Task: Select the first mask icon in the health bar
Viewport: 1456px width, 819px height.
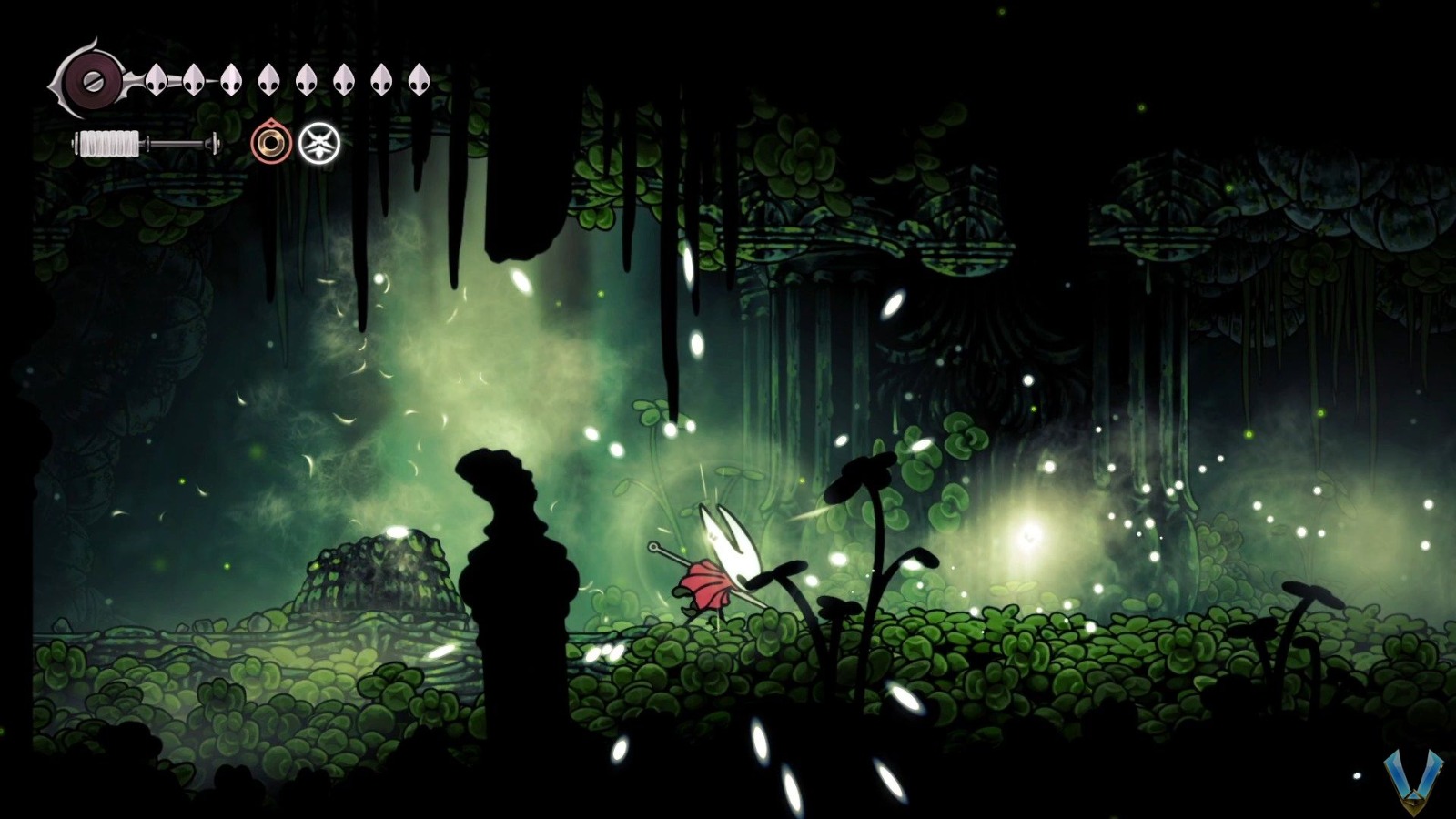Action: coord(155,78)
